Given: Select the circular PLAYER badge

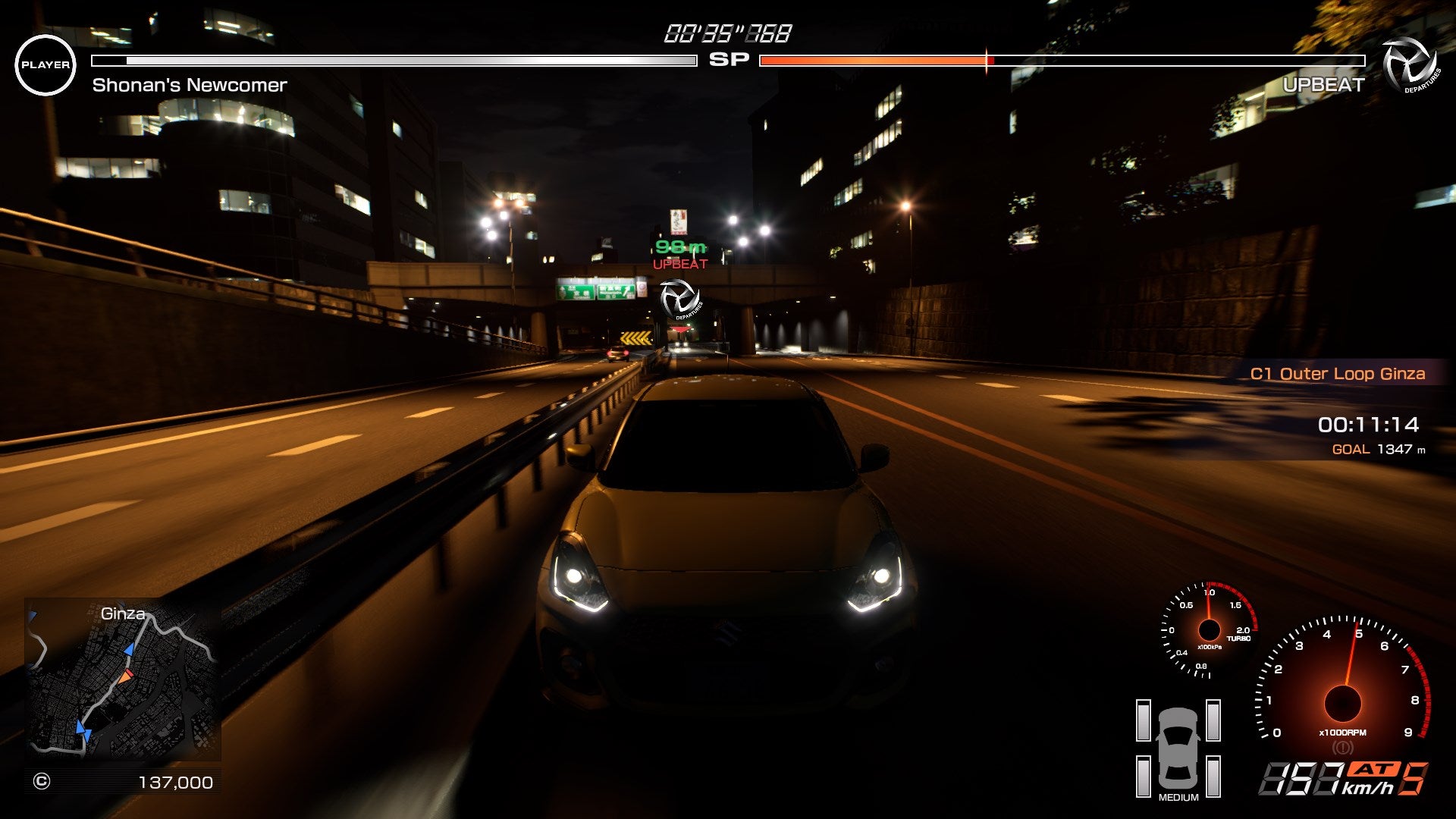Looking at the screenshot, I should (45, 65).
